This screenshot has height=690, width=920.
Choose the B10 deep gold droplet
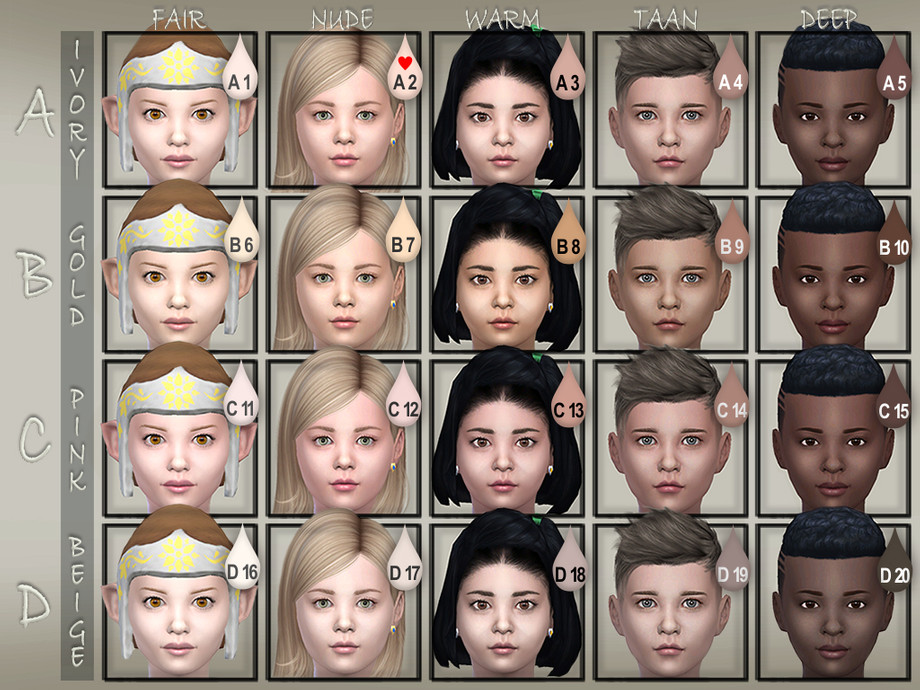click(894, 236)
